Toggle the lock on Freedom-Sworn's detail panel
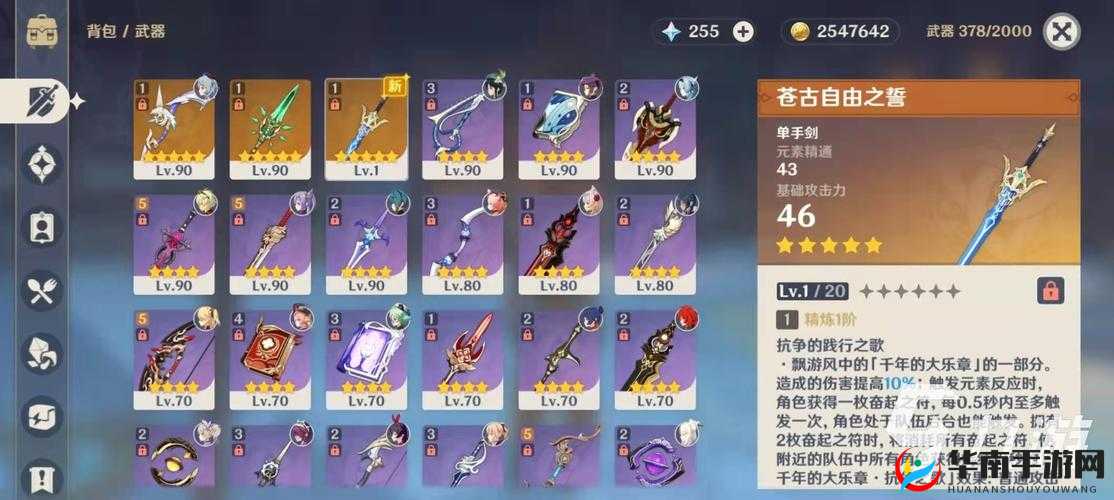Image resolution: width=1114 pixels, height=500 pixels. (1050, 291)
